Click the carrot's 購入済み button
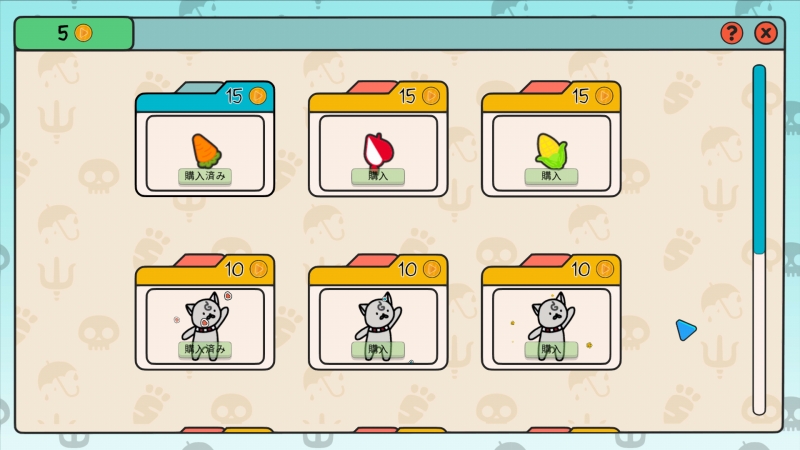The image size is (800, 450). click(205, 176)
